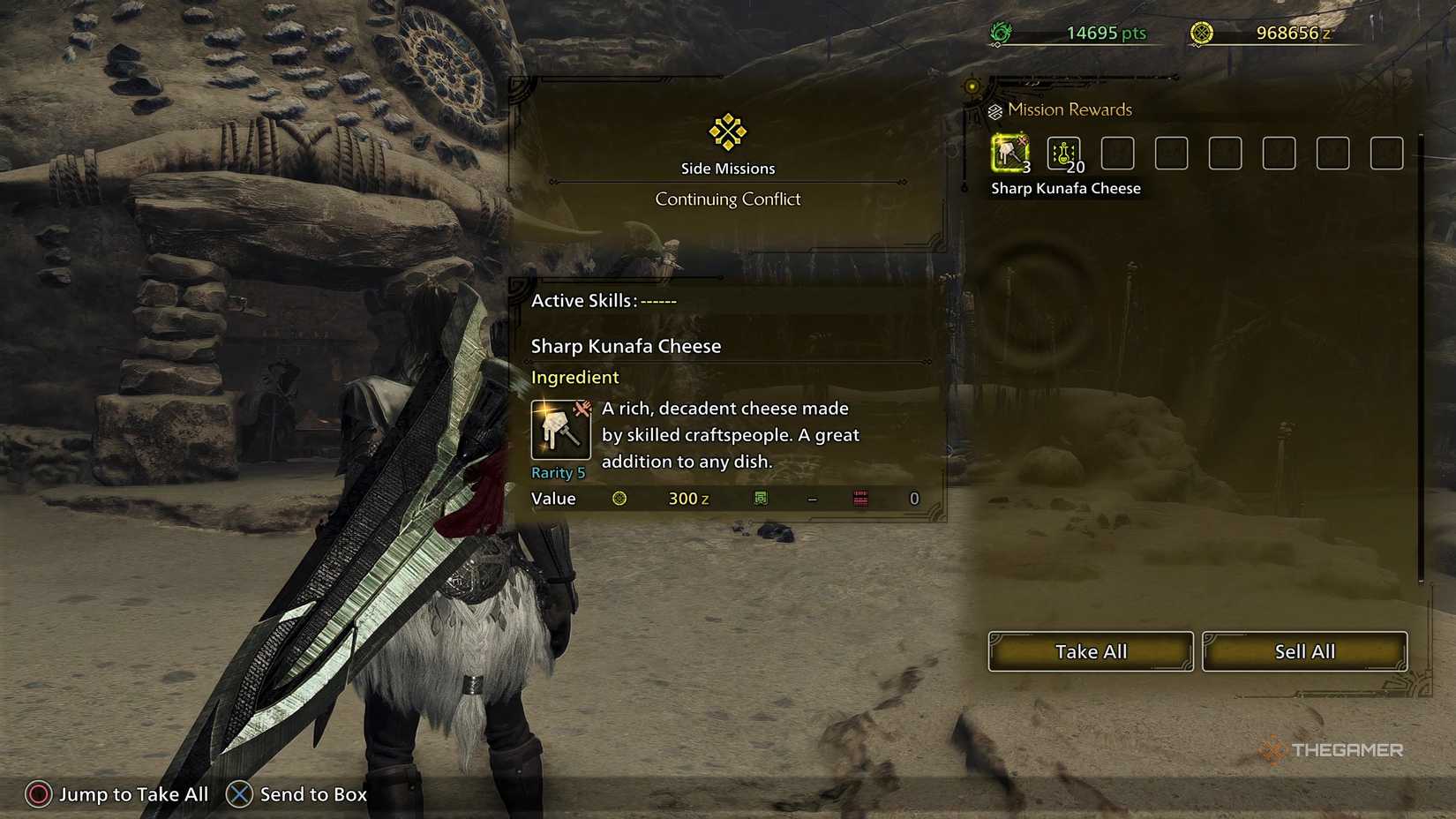
Task: Pick the green flask reward stack of 20
Action: (x=1063, y=153)
